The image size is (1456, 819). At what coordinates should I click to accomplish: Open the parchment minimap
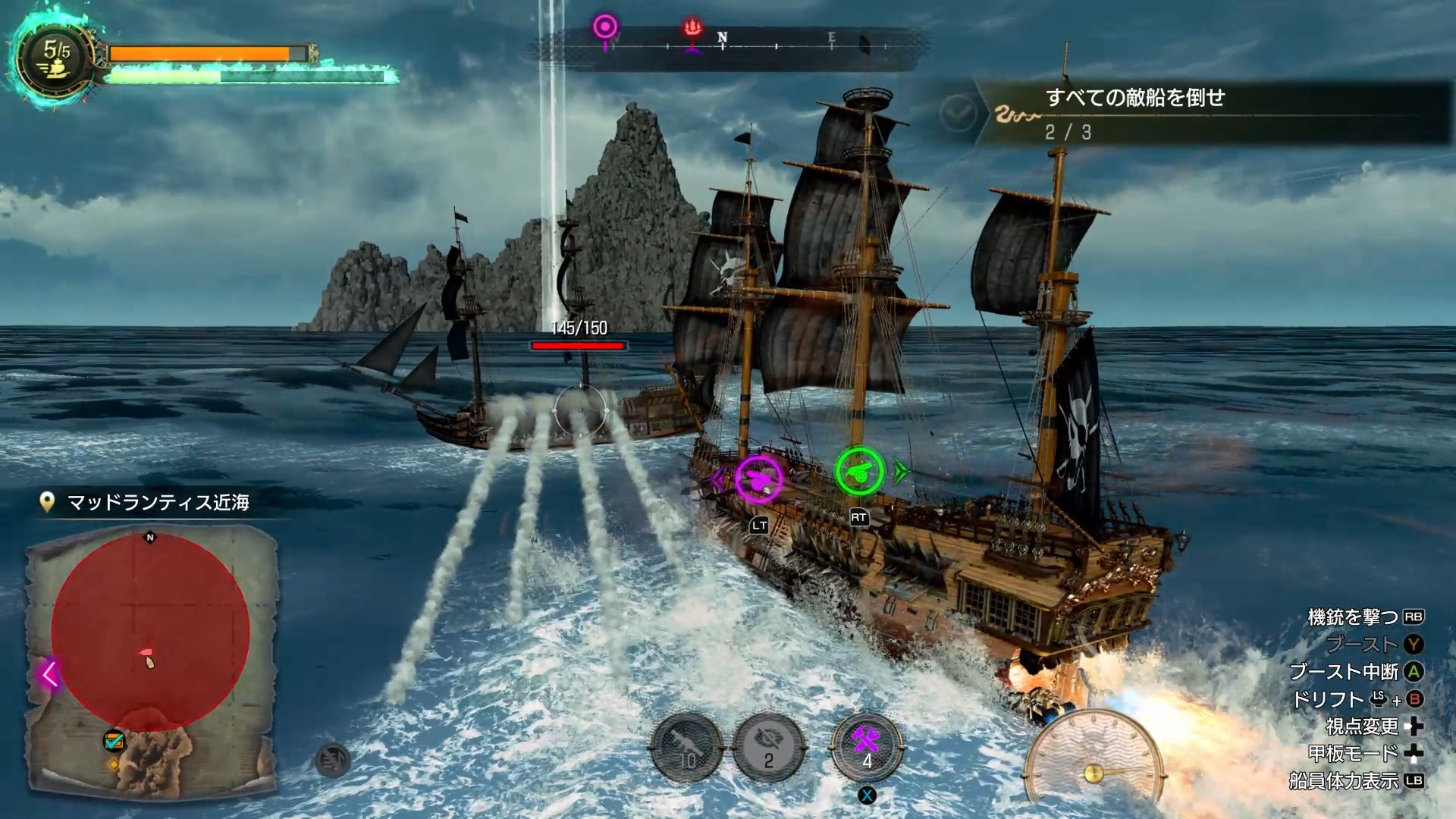(x=152, y=660)
